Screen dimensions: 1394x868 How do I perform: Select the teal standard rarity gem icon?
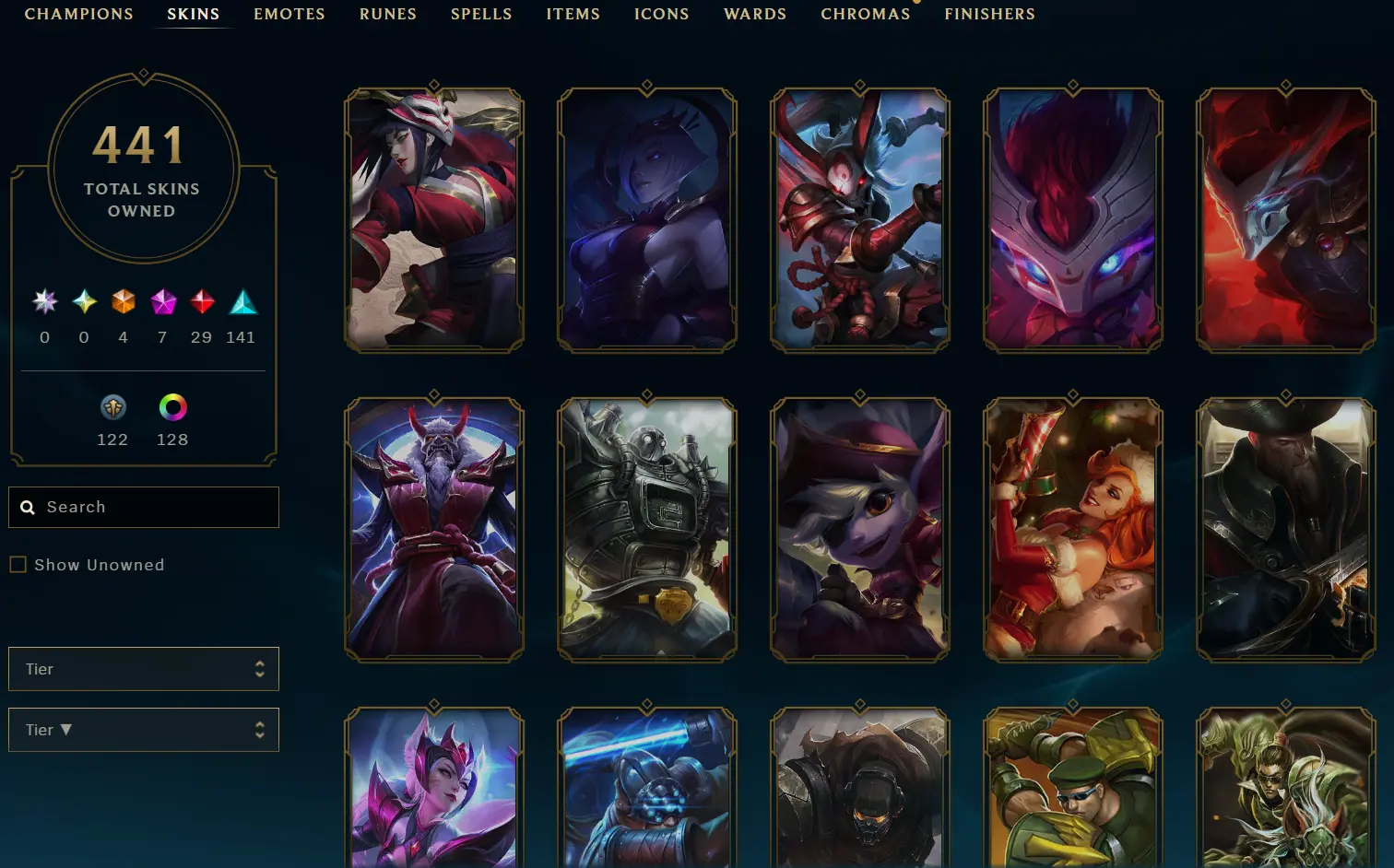pos(241,301)
